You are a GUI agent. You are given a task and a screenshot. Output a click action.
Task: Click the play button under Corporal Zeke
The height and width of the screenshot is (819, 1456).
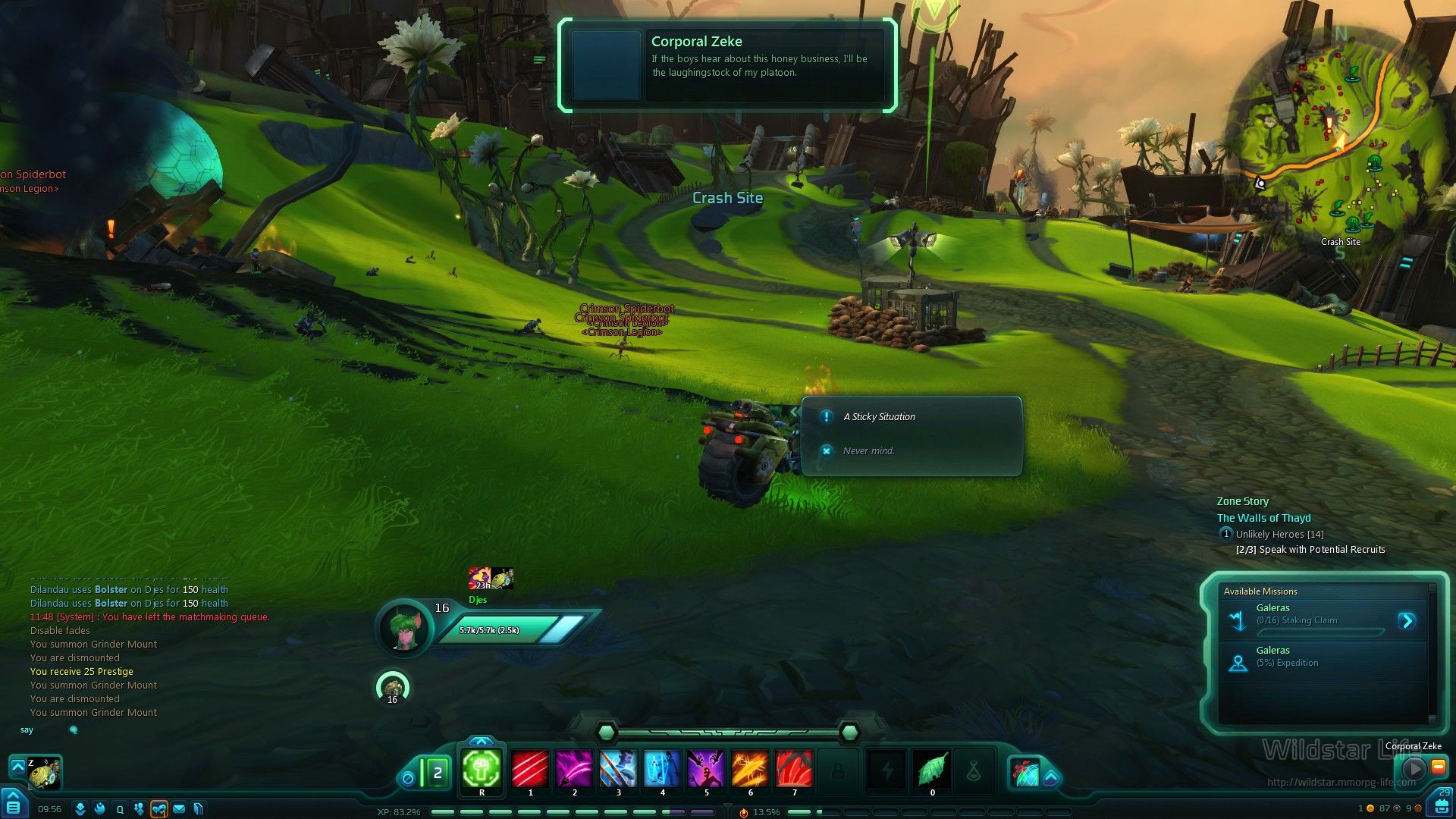pyautogui.click(x=1414, y=768)
